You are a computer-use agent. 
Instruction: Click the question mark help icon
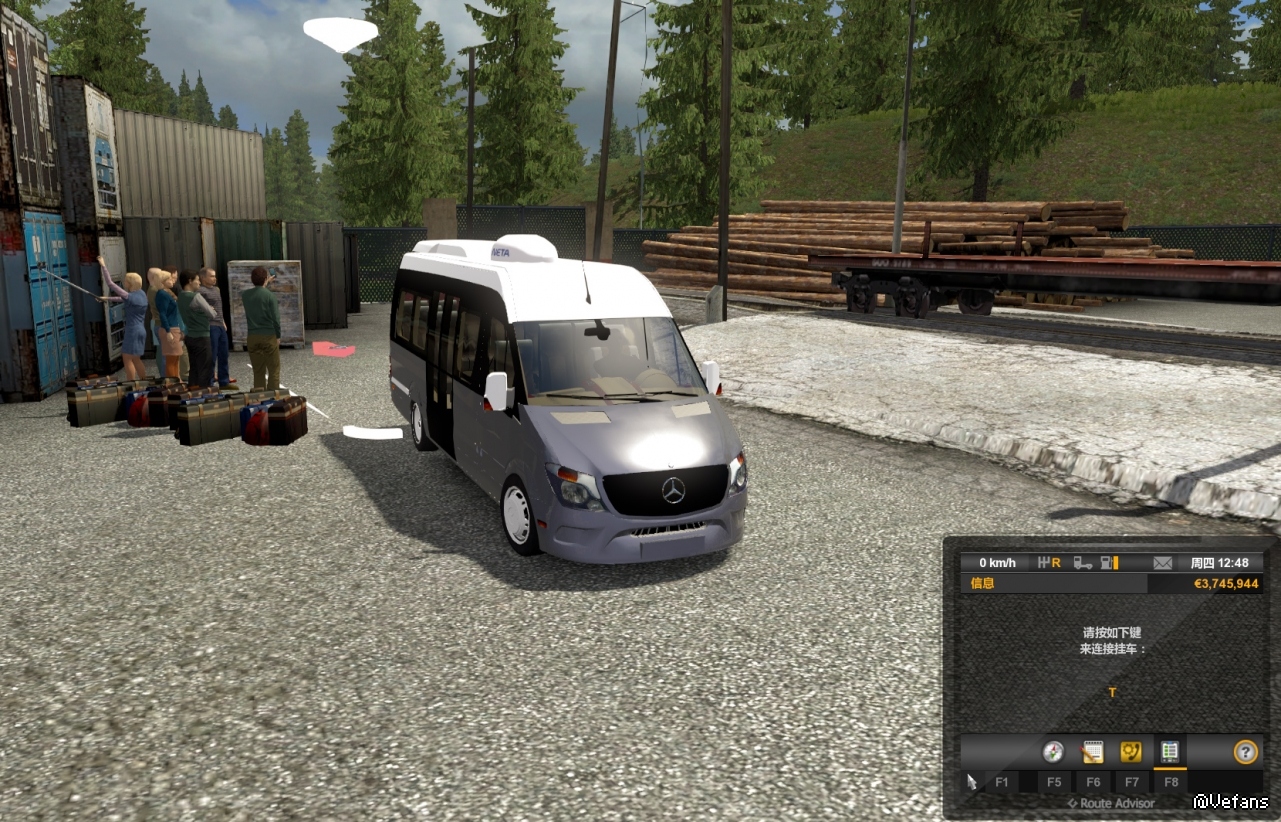click(x=1245, y=752)
